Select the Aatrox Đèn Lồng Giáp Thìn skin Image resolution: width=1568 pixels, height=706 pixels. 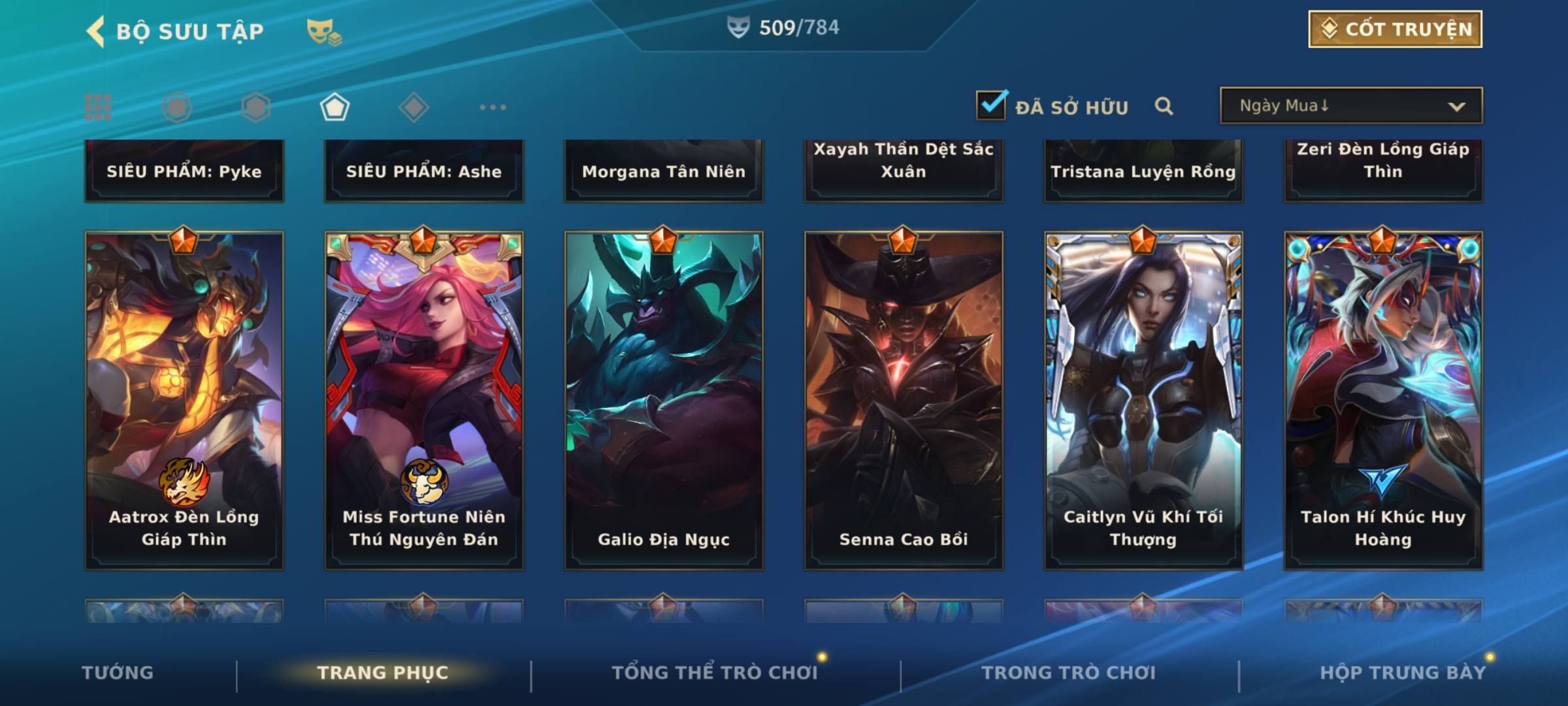[184, 400]
